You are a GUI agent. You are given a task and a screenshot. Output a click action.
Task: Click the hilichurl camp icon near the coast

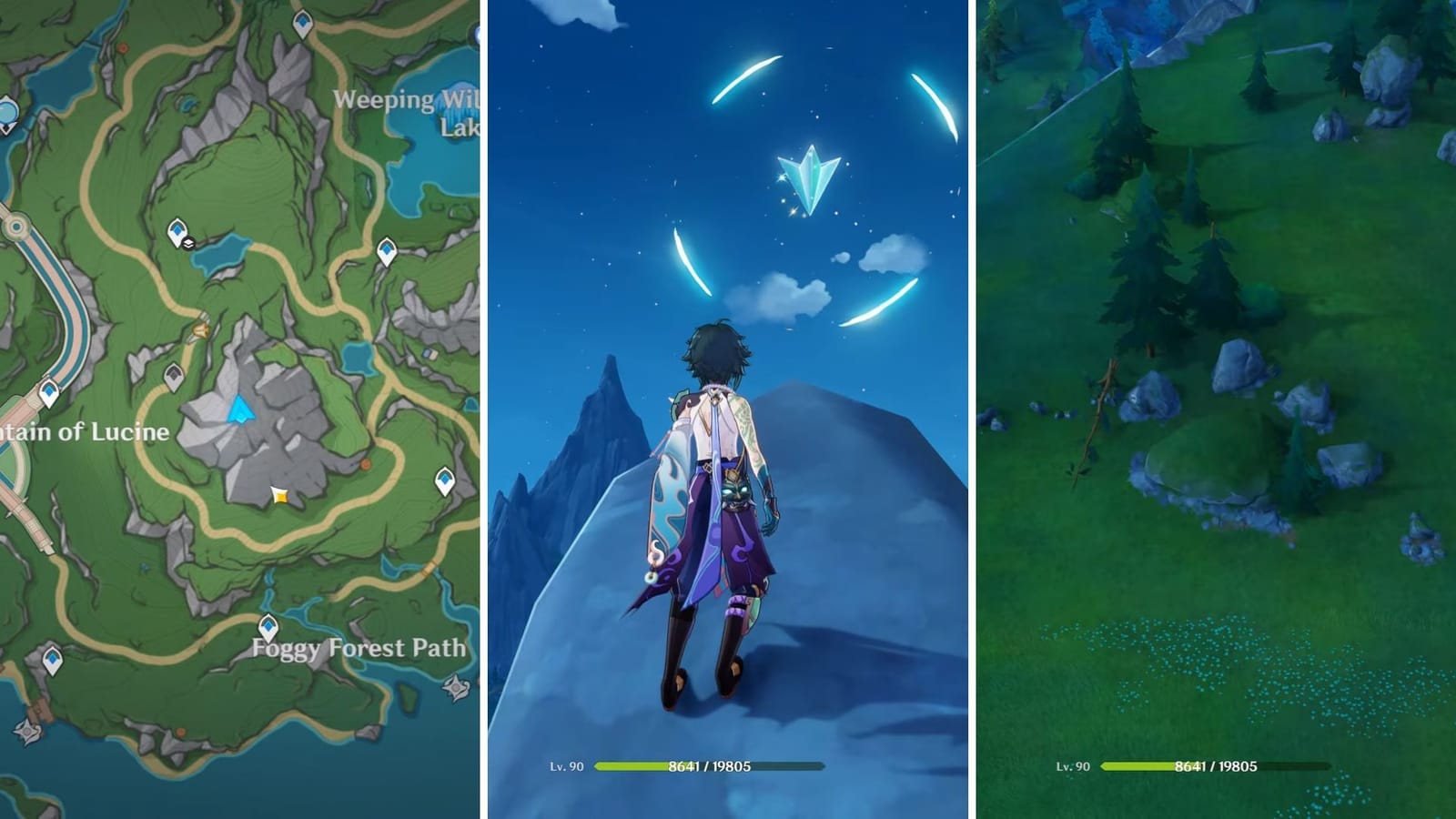pyautogui.click(x=25, y=730)
